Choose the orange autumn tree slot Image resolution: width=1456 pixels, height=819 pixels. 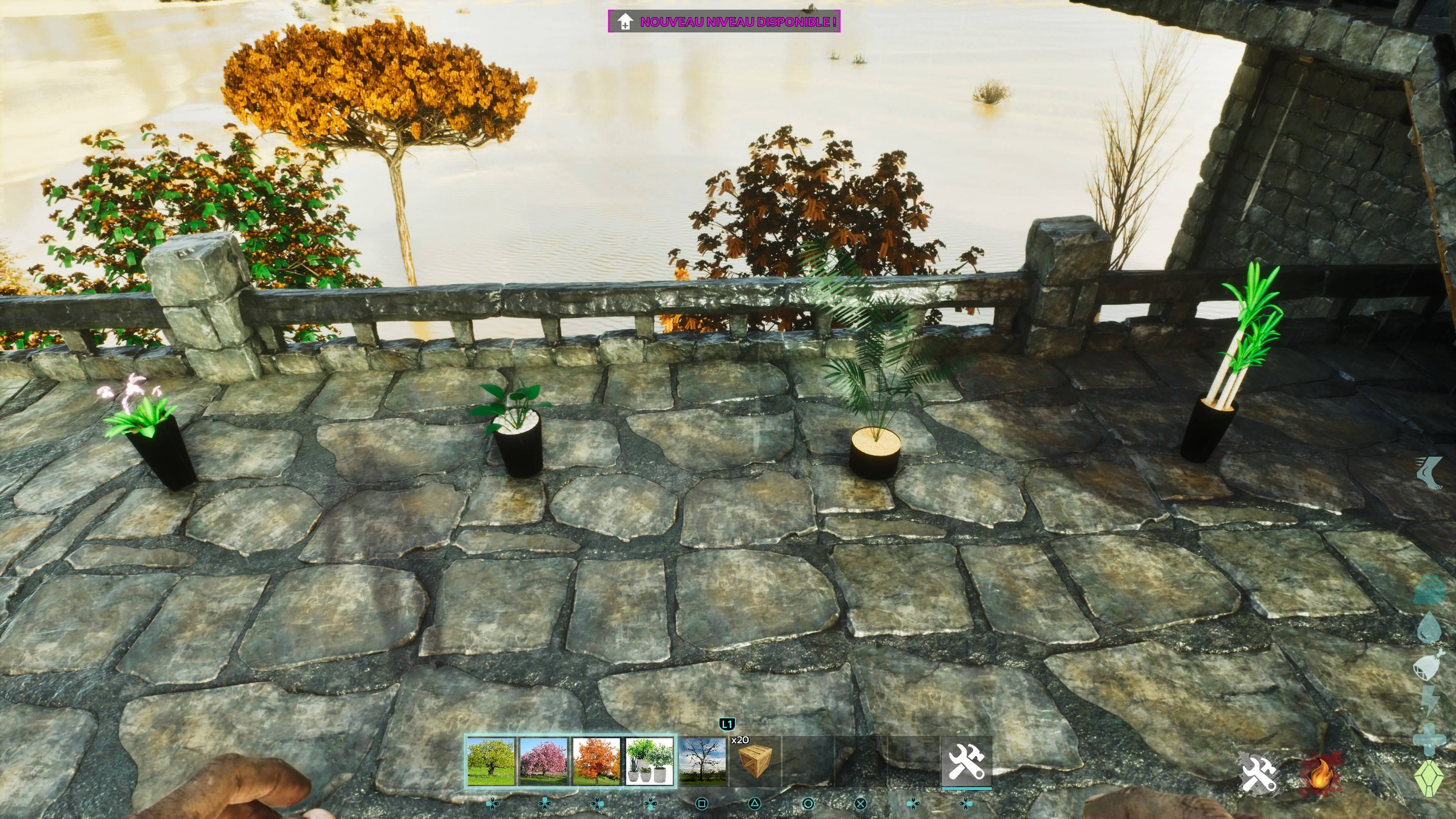(x=596, y=761)
